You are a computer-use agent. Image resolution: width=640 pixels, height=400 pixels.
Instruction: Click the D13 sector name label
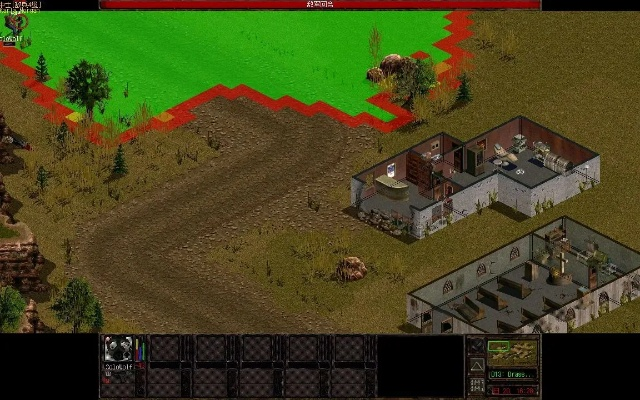(513, 374)
